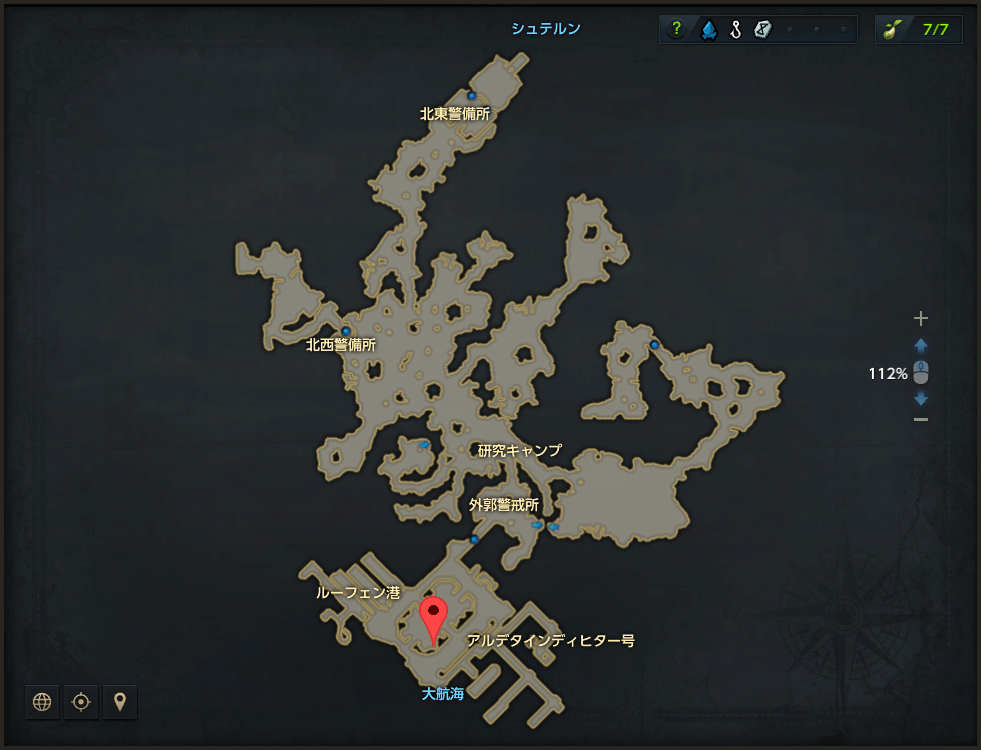Toggle the fishing hook map filter
The height and width of the screenshot is (750, 981).
coord(735,30)
